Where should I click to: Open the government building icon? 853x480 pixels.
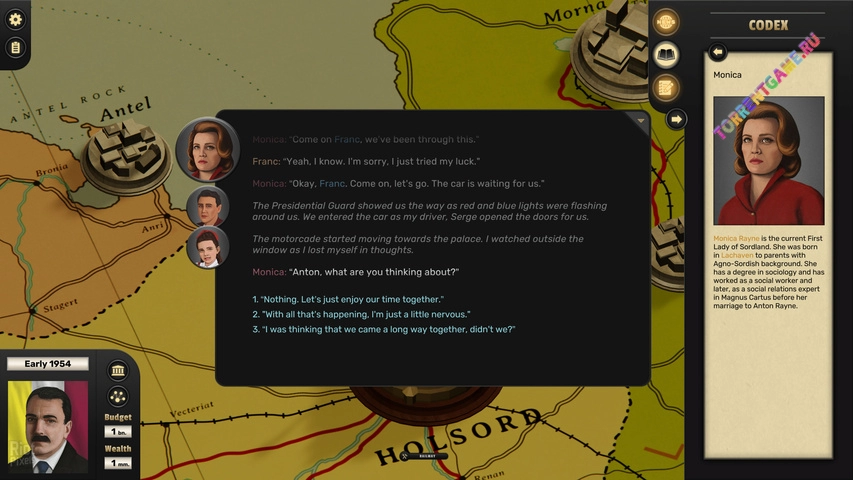(118, 370)
